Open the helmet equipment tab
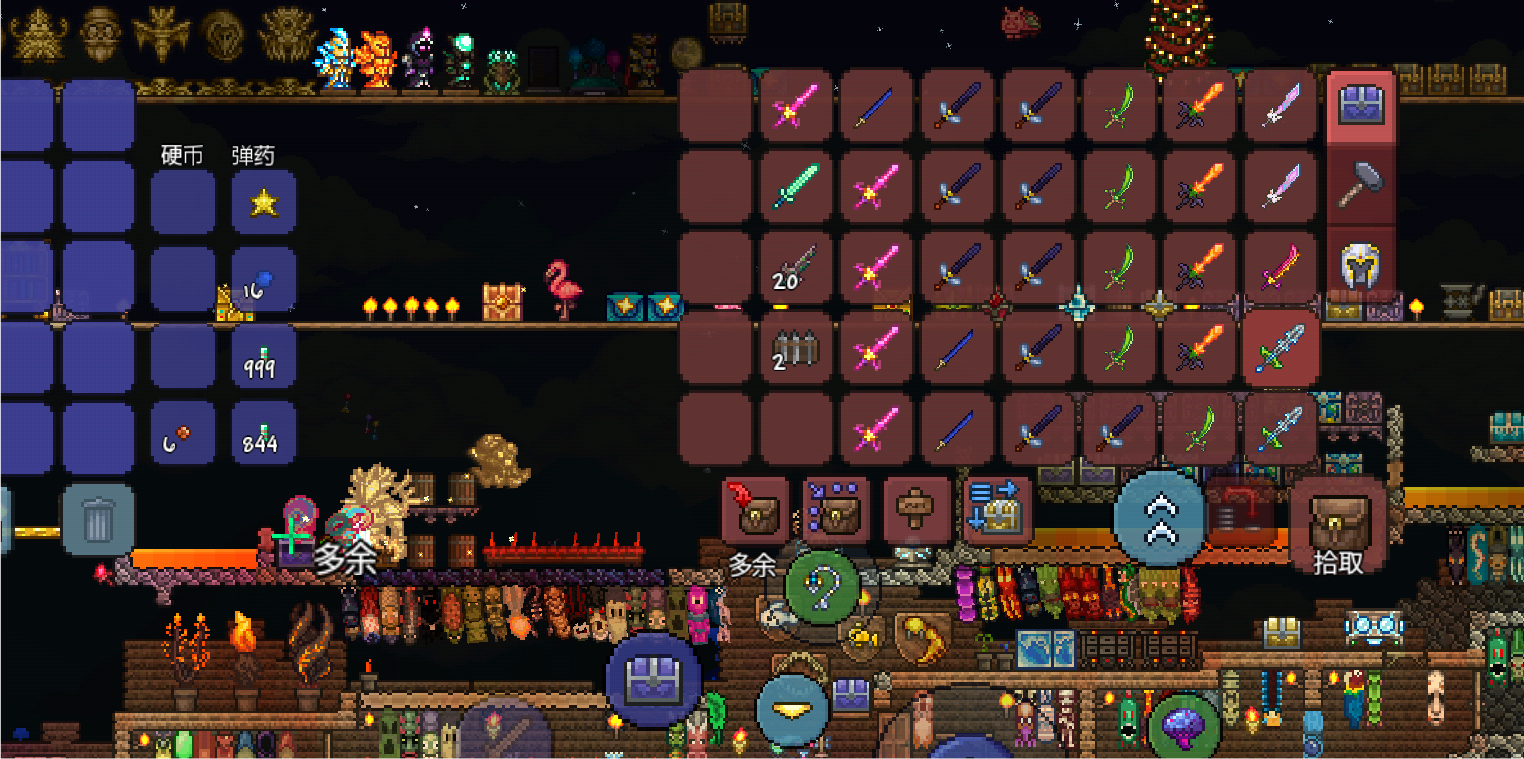The image size is (1524, 759). (1361, 264)
